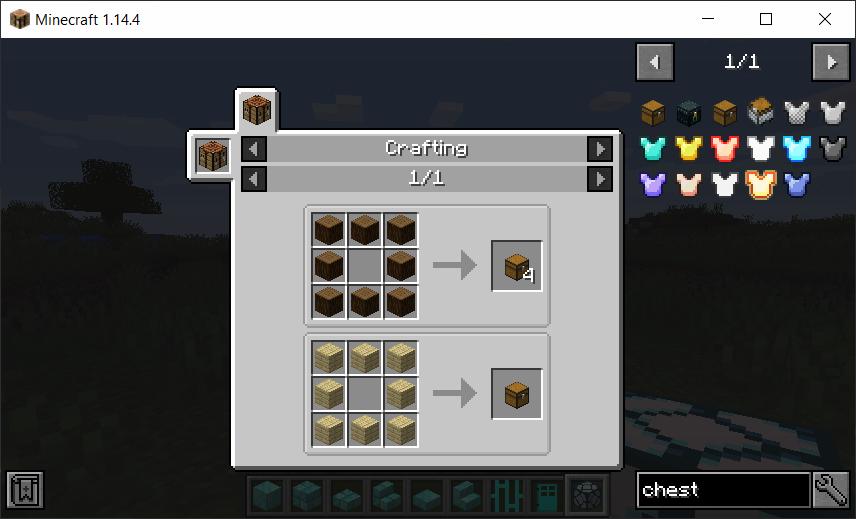Select the golden yellow chestplate in the item list
The height and width of the screenshot is (519, 856).
[689, 149]
